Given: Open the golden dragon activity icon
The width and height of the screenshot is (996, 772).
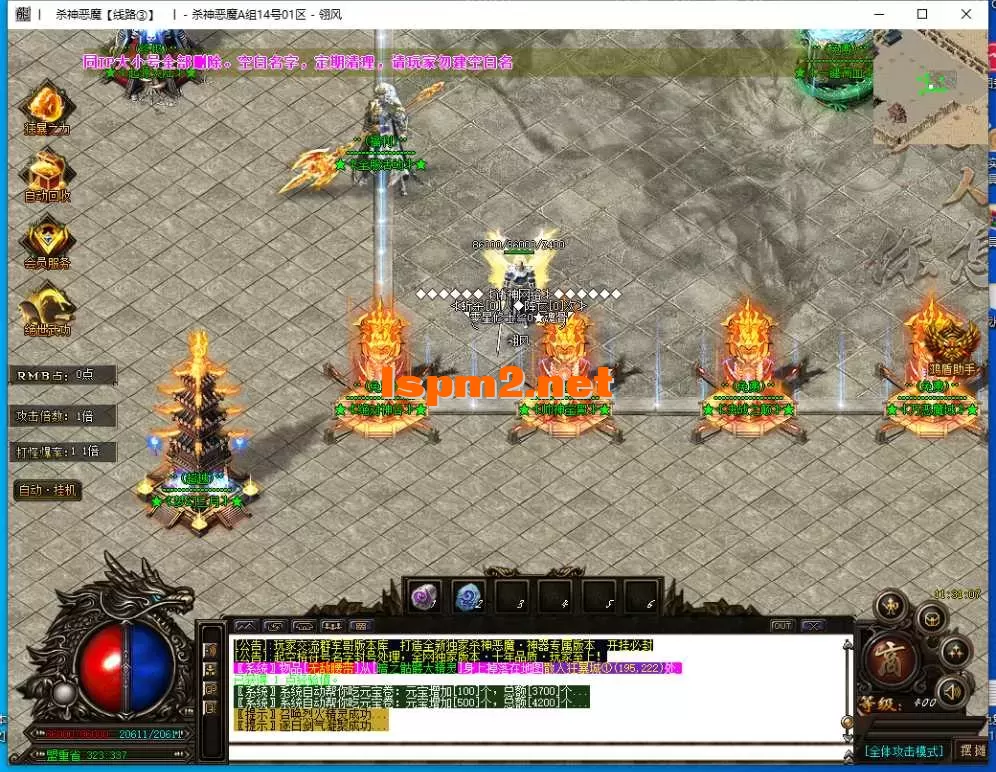Looking at the screenshot, I should click(x=46, y=306).
